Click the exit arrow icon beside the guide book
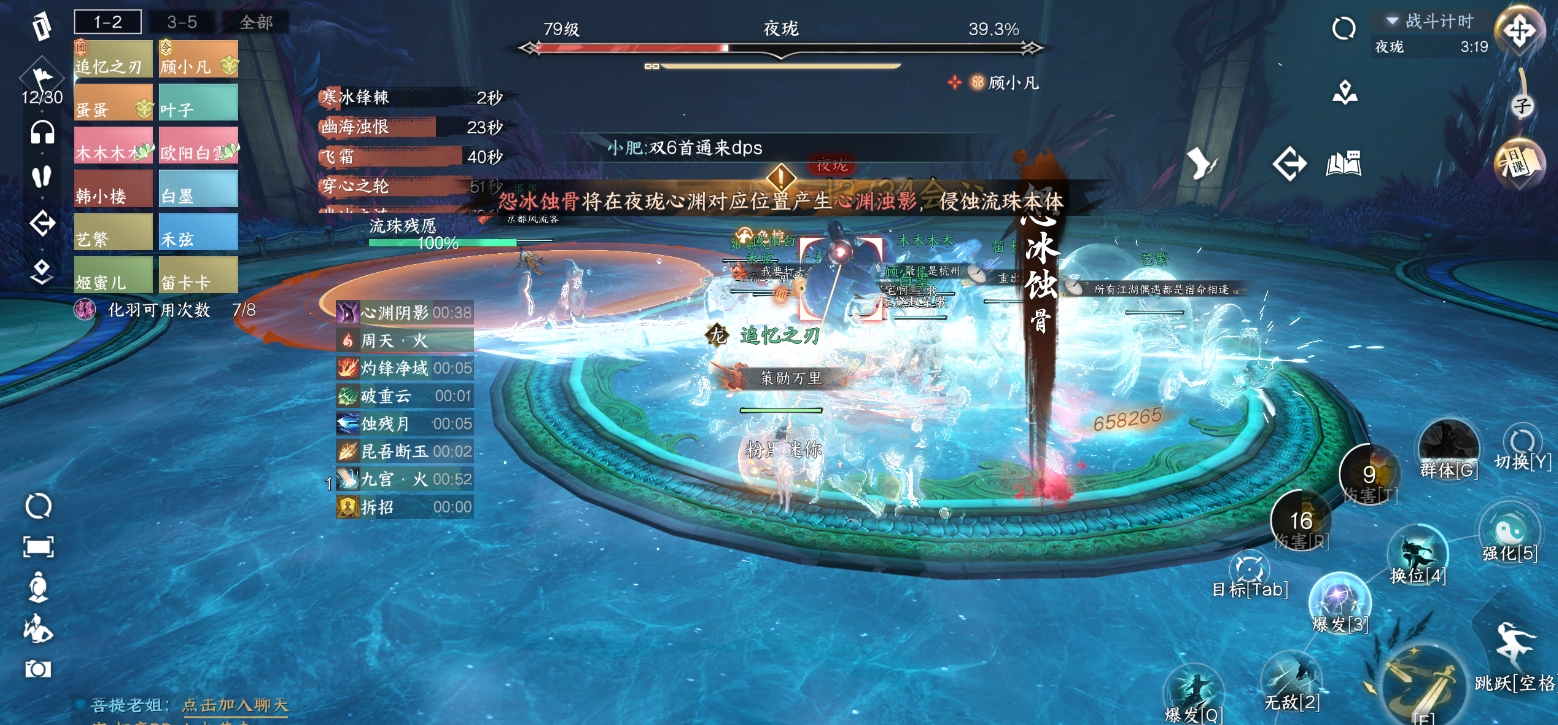The width and height of the screenshot is (1558, 725). tap(1289, 163)
